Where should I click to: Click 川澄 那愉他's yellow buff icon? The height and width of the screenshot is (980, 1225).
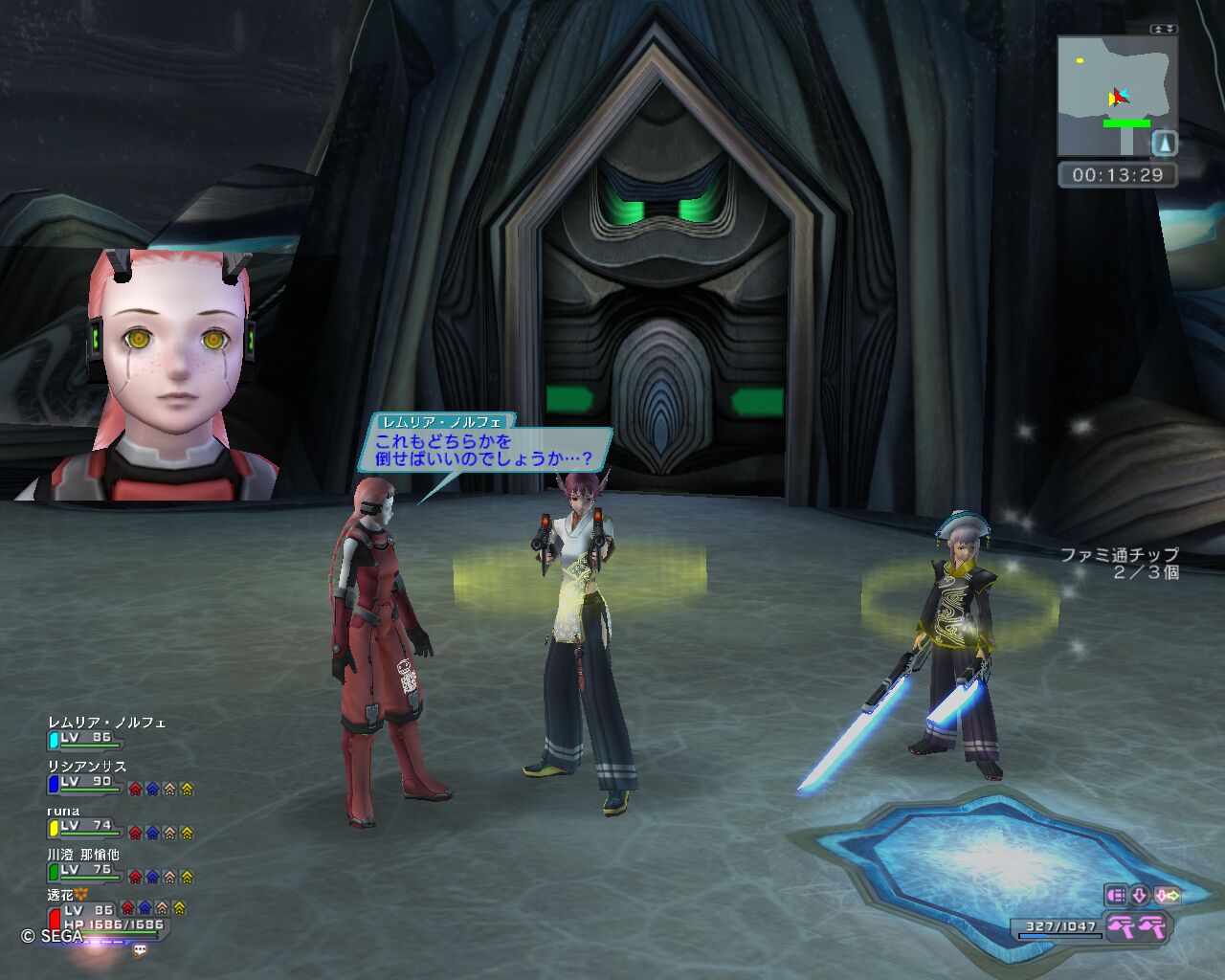tap(187, 877)
